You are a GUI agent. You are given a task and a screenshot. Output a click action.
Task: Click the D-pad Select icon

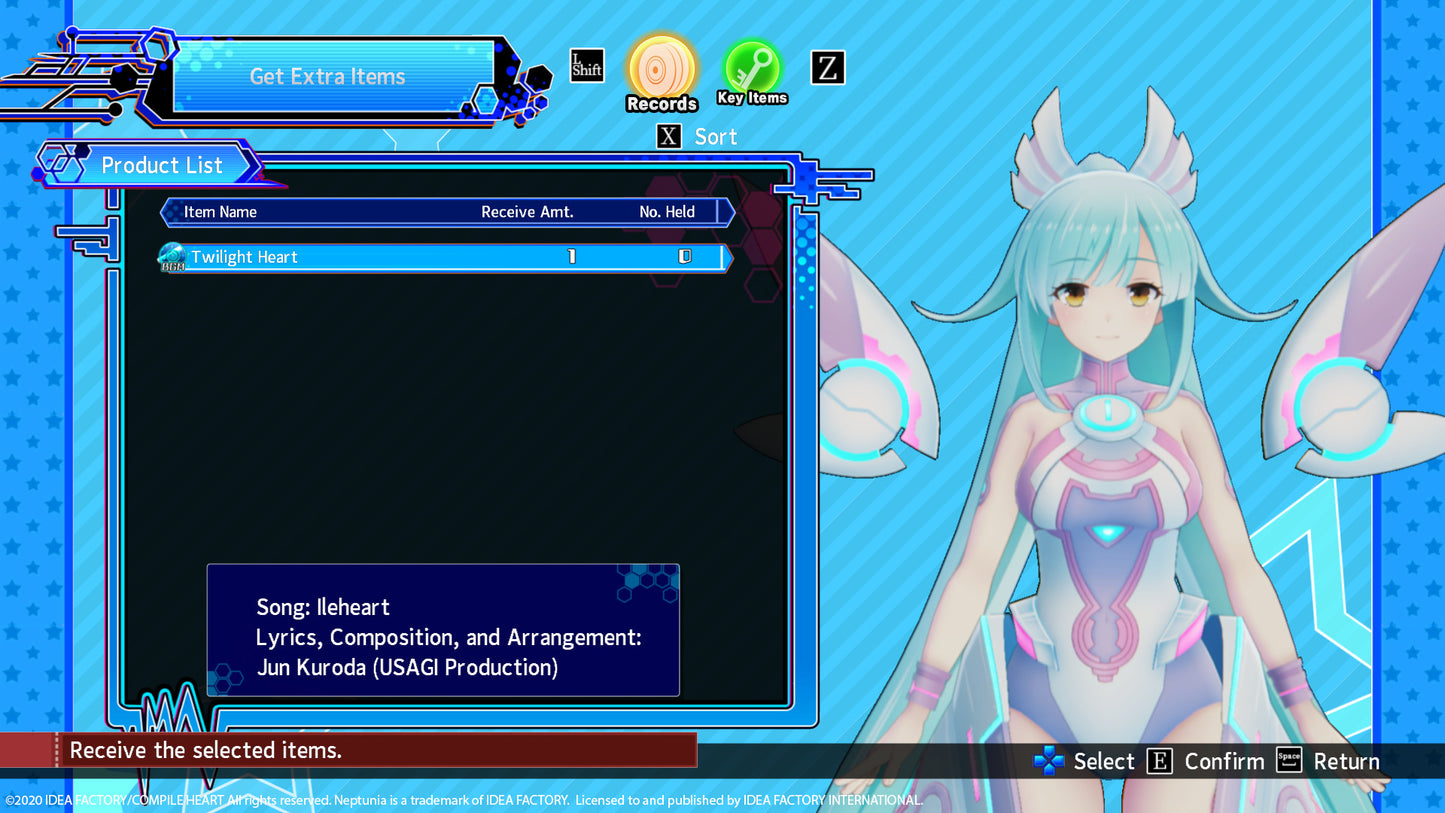click(1047, 761)
